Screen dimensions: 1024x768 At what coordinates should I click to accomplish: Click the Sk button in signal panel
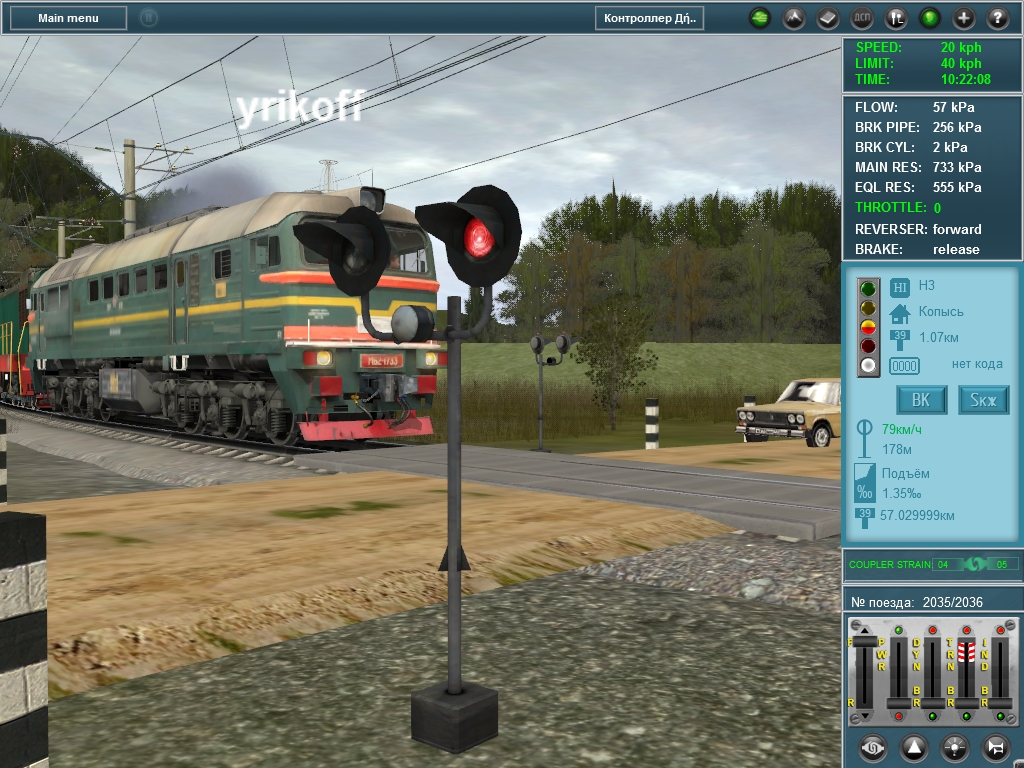pyautogui.click(x=983, y=401)
